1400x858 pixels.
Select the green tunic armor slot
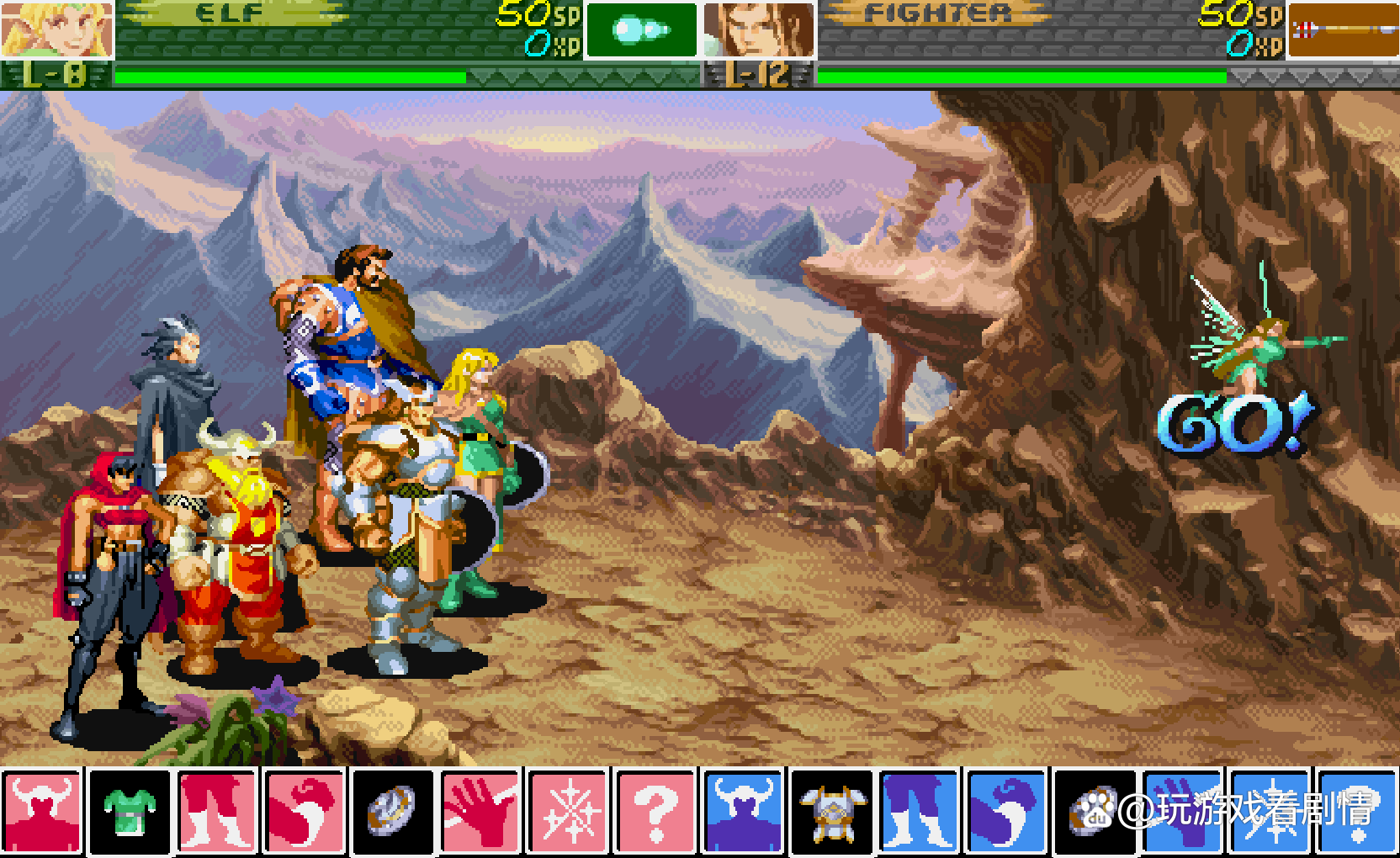point(130,811)
